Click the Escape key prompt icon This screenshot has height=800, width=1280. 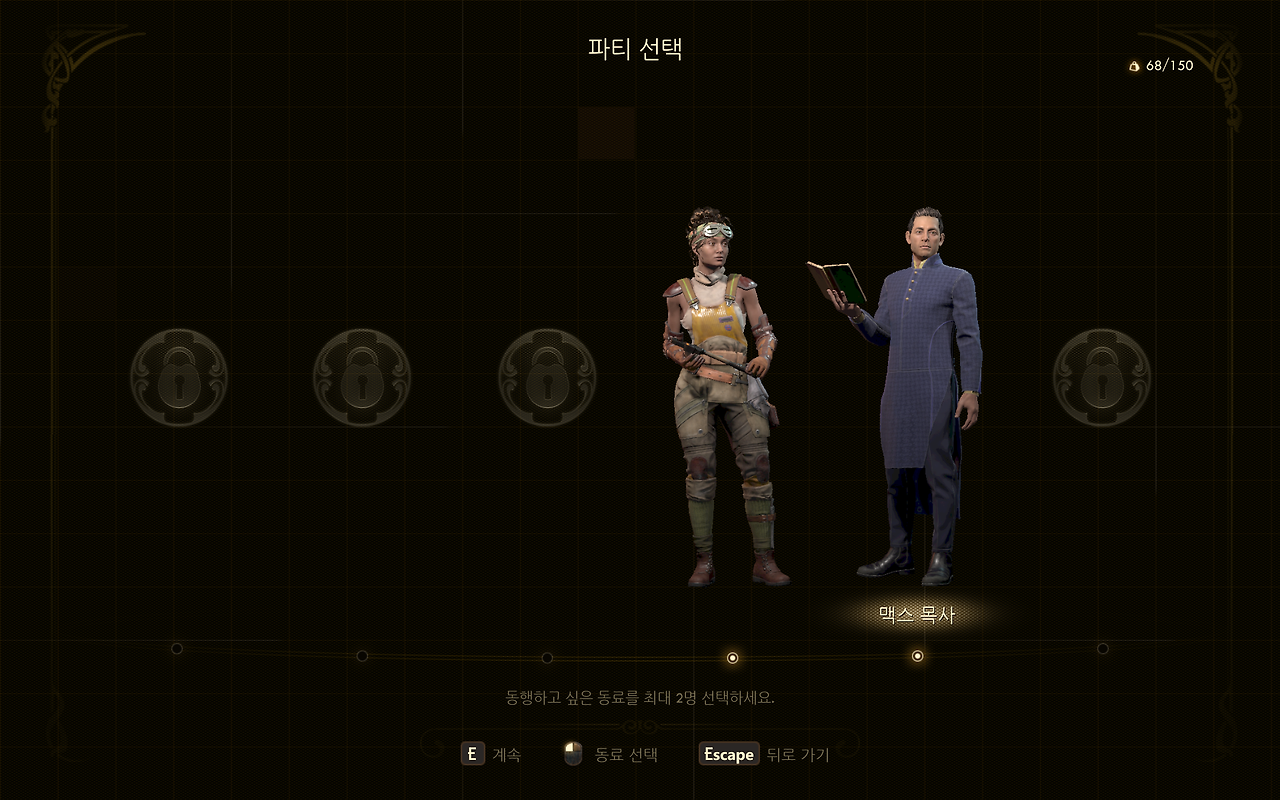[x=727, y=755]
